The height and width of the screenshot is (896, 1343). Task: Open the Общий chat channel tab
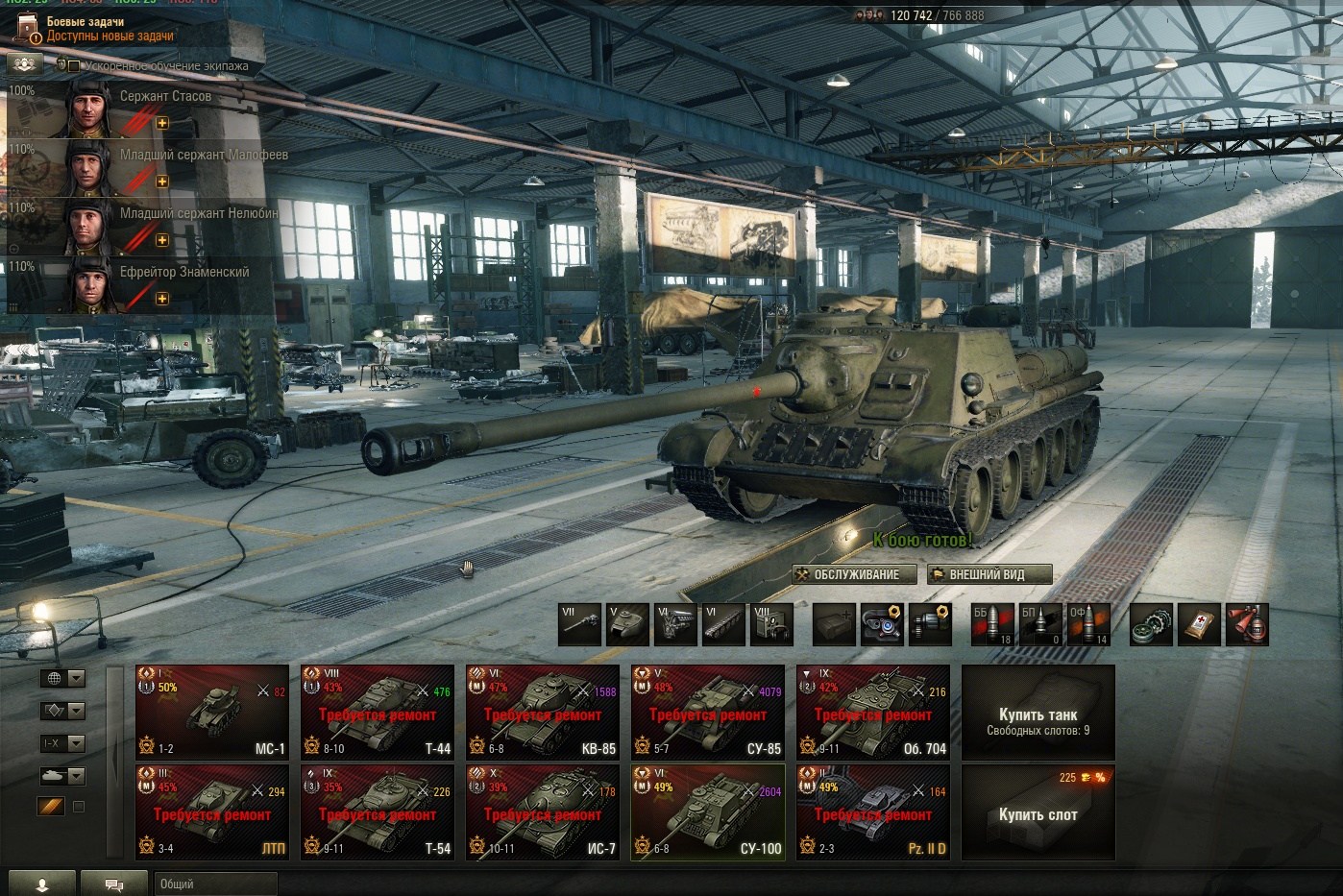[214, 884]
